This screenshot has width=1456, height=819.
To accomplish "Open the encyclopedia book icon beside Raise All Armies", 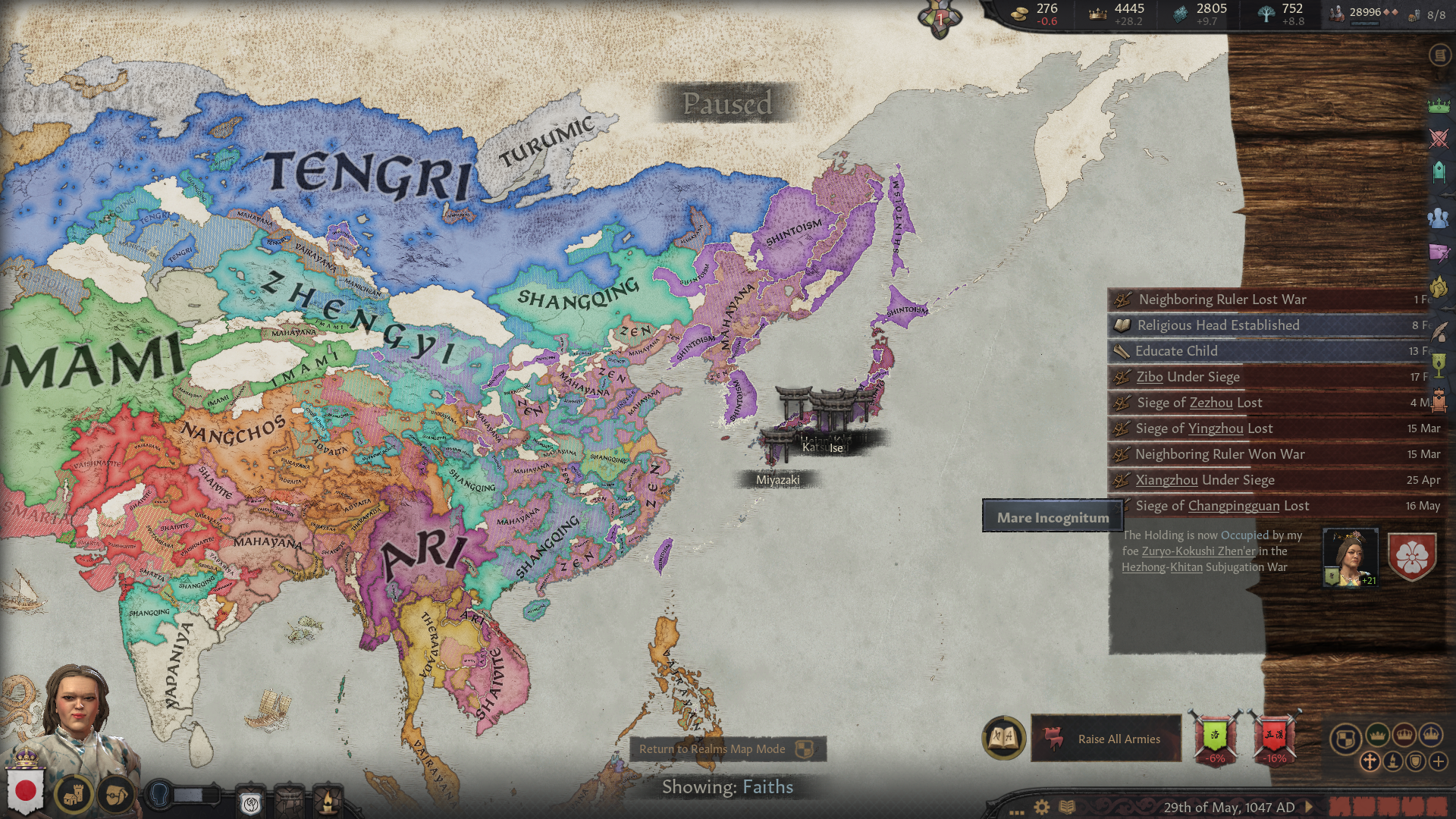I will [x=1003, y=737].
